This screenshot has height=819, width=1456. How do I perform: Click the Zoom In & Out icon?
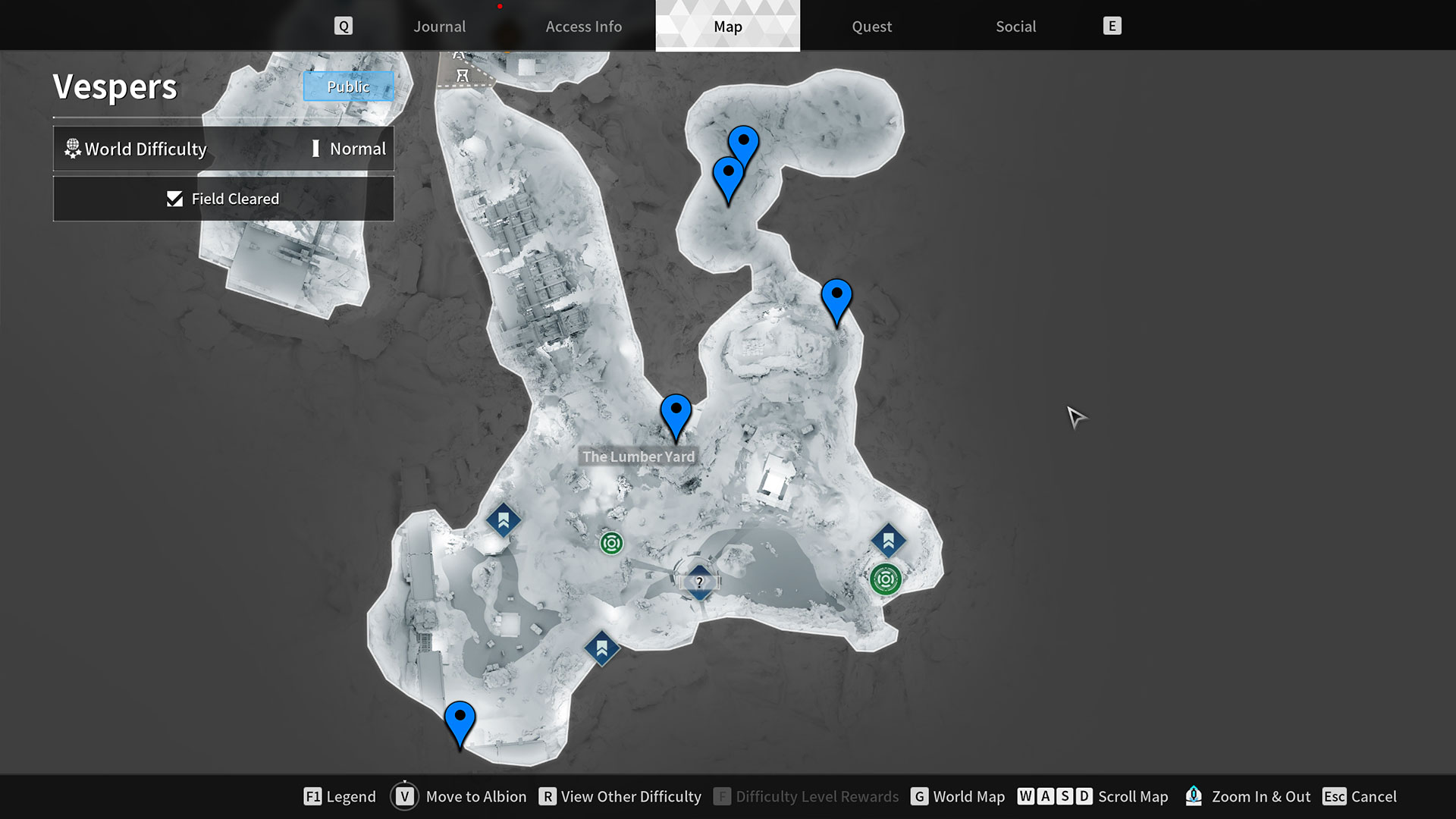[1194, 796]
